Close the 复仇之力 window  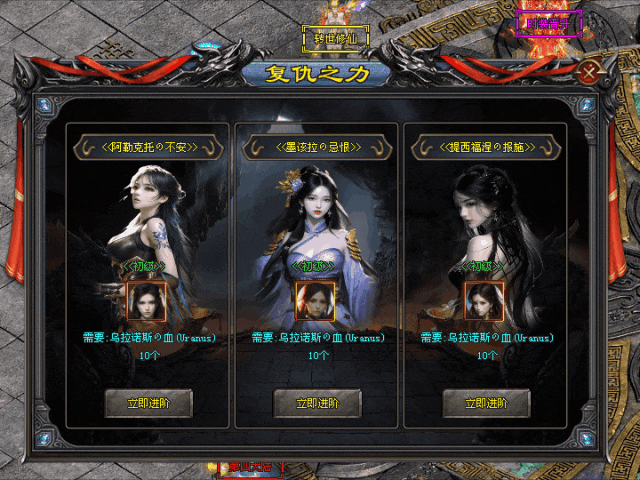coord(591,73)
